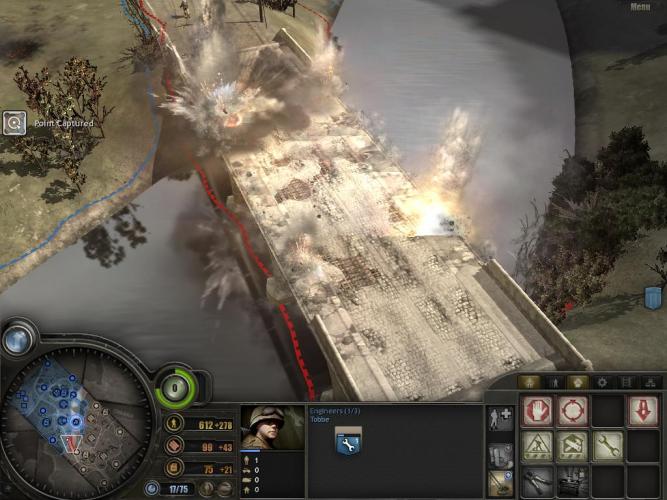Image resolution: width=667 pixels, height=500 pixels.
Task: Choose the red circular arrows command
Action: coord(572,411)
